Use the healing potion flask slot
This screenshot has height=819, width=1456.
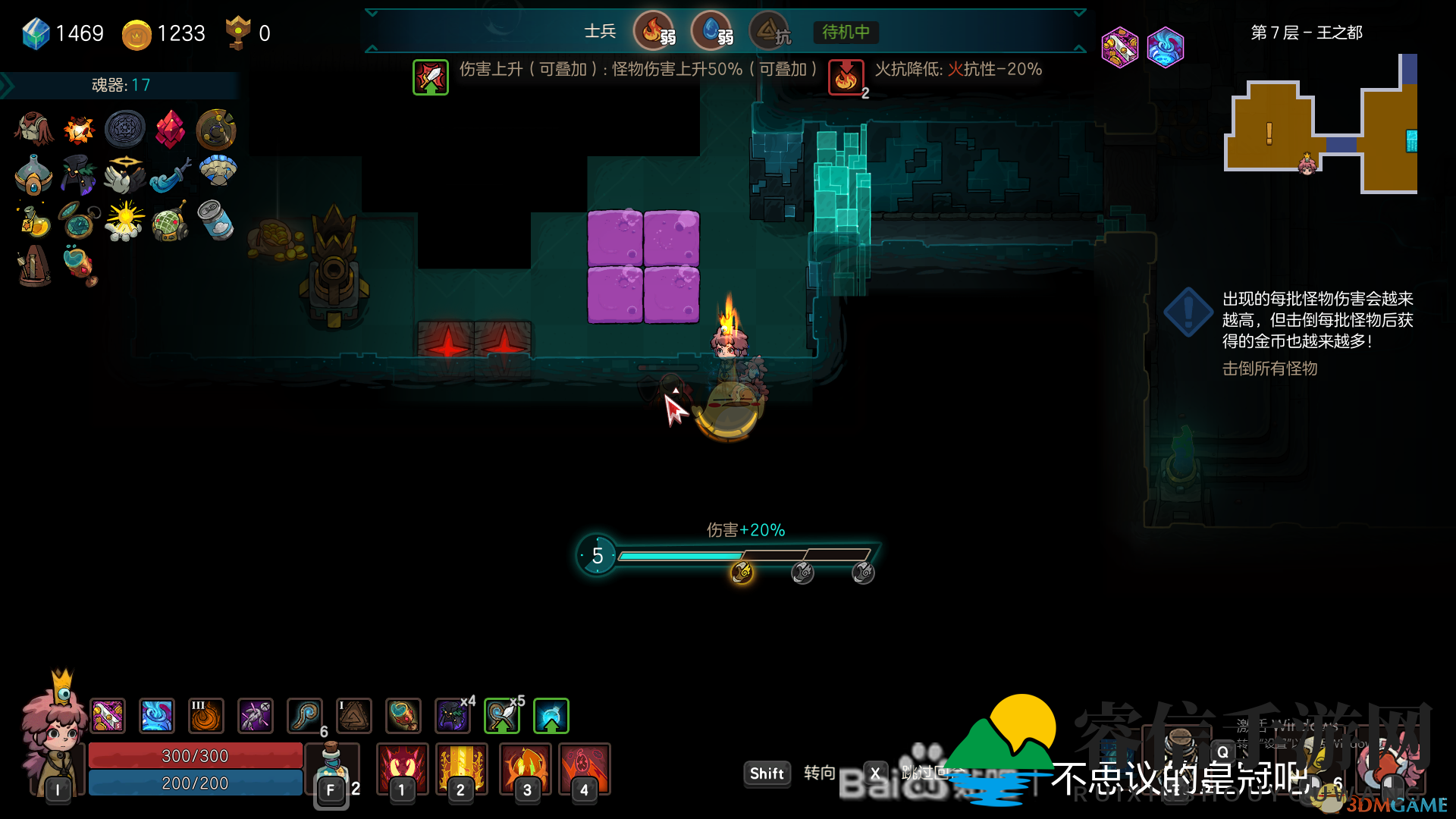pos(331,767)
